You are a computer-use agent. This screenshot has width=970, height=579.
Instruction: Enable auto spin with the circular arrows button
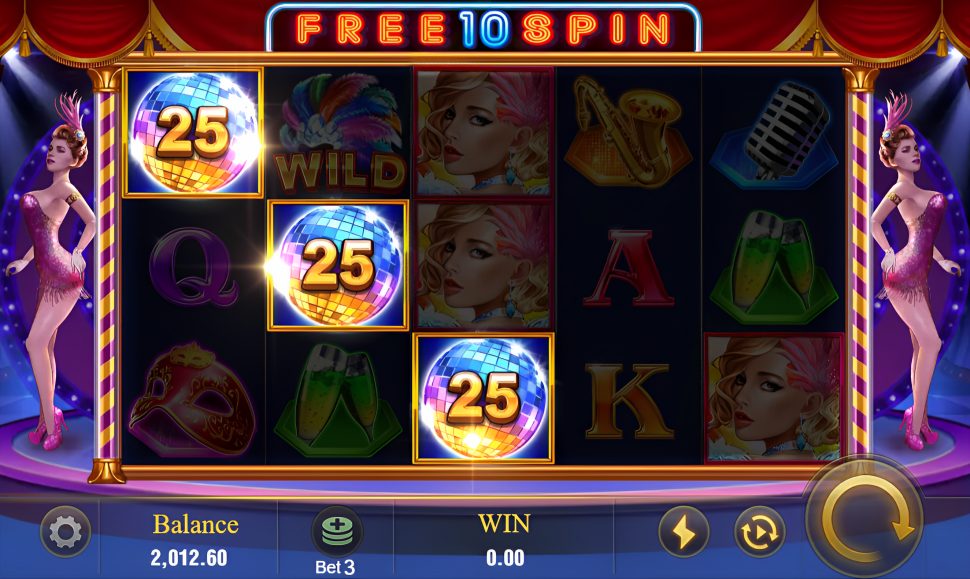(x=759, y=532)
